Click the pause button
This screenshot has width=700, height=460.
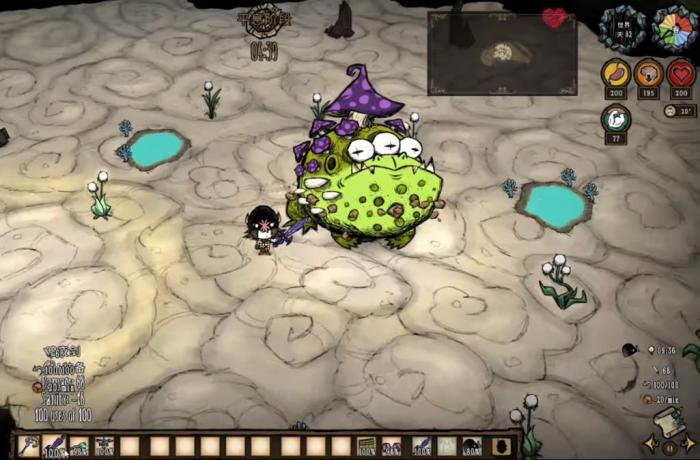(x=670, y=447)
